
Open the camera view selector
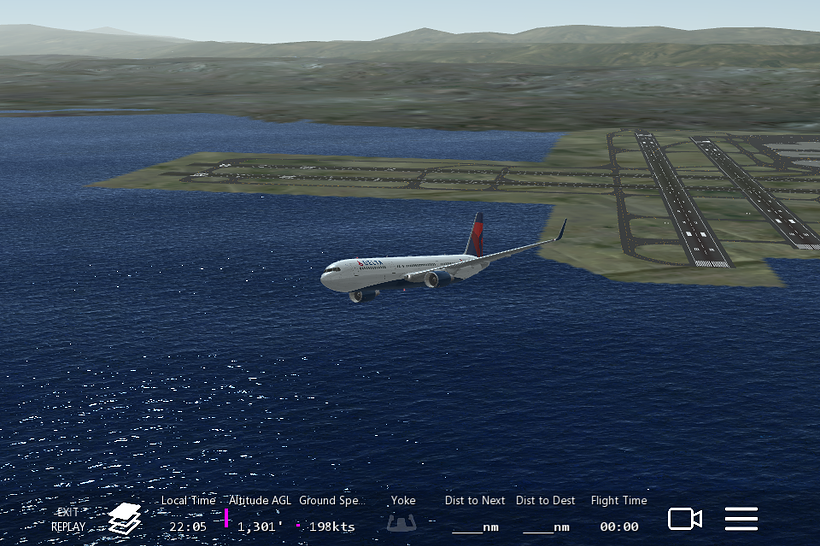[x=685, y=519]
